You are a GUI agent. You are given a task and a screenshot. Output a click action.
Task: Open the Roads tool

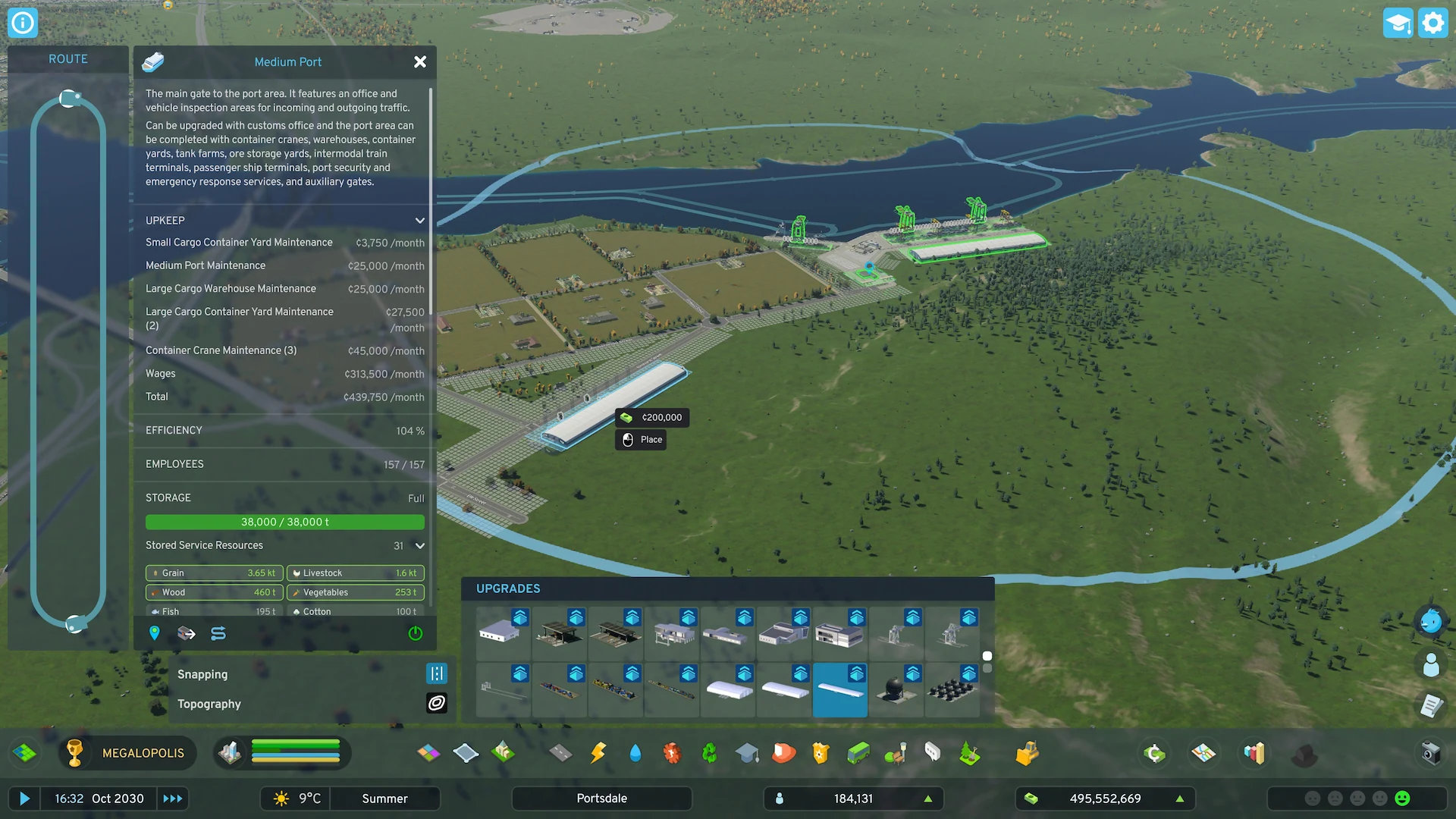(x=560, y=753)
